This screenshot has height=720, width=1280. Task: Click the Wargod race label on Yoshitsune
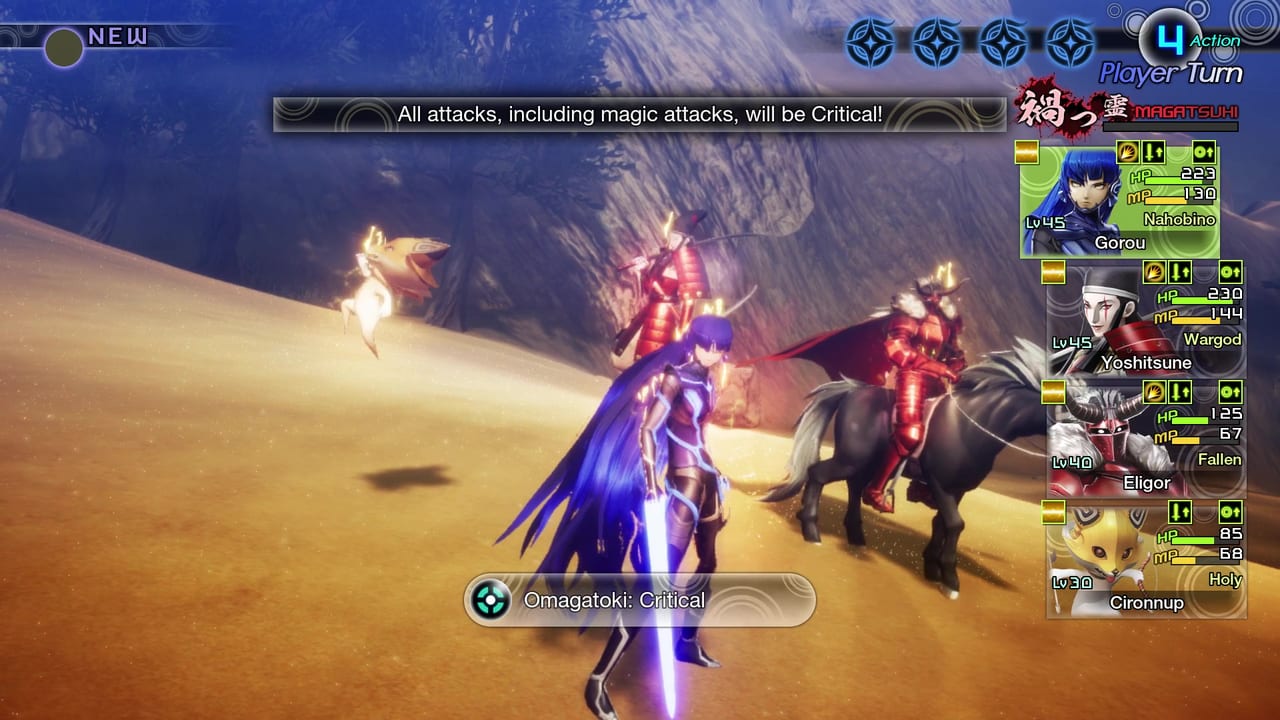[1214, 339]
